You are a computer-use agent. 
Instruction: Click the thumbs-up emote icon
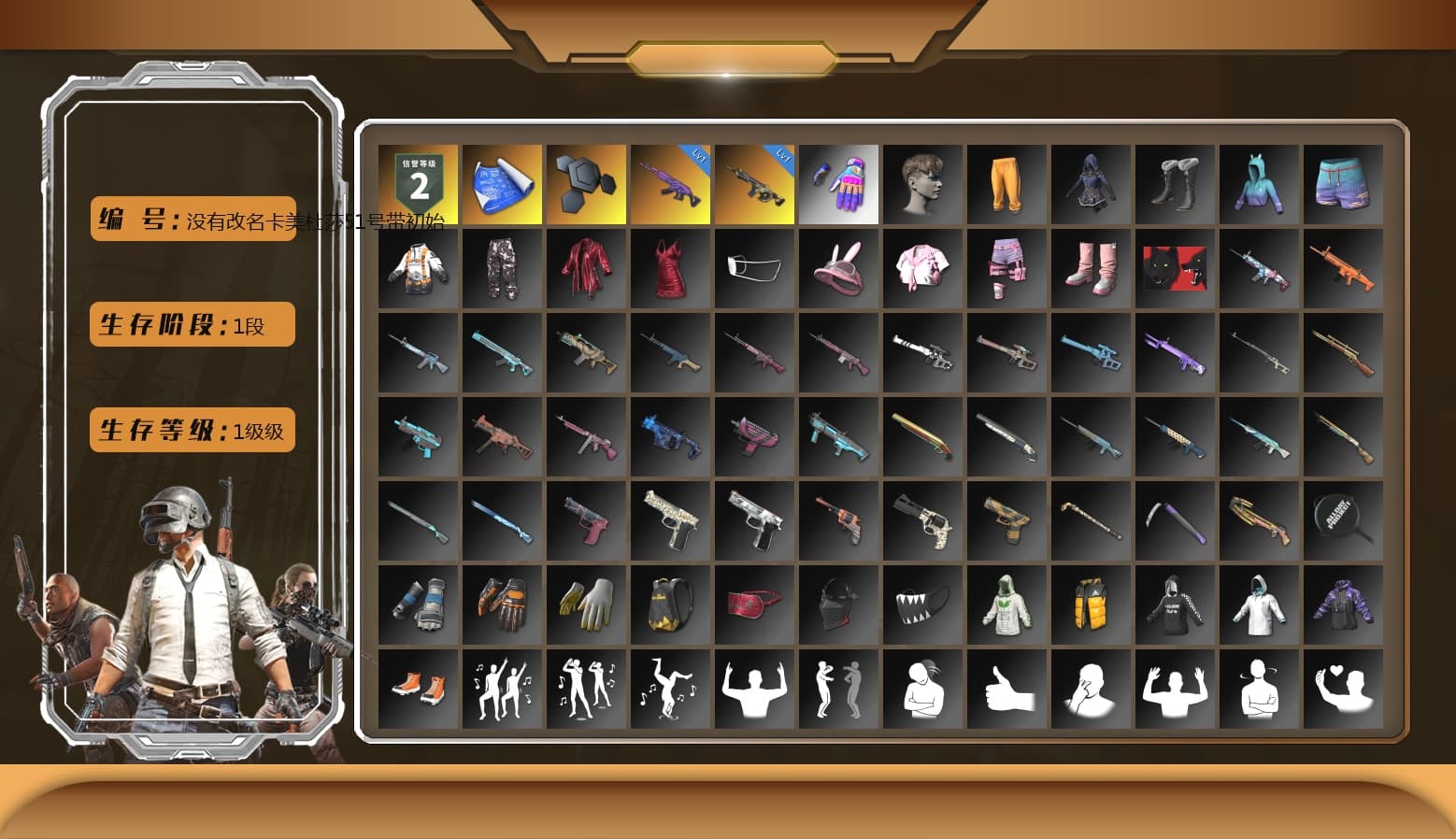point(1007,689)
